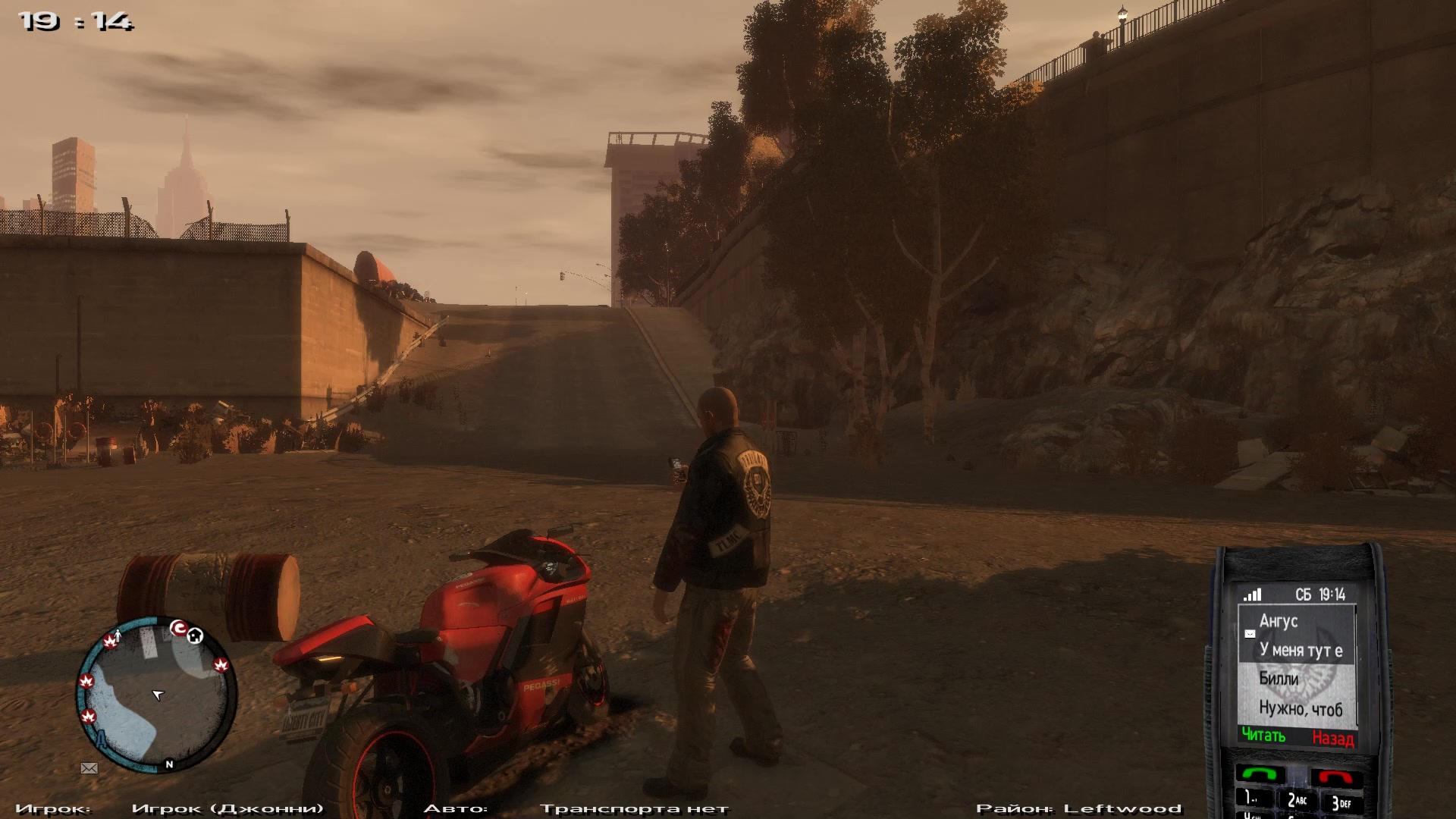Select Angus's message on the phone
This screenshot has width=1456, height=819.
(1297, 635)
